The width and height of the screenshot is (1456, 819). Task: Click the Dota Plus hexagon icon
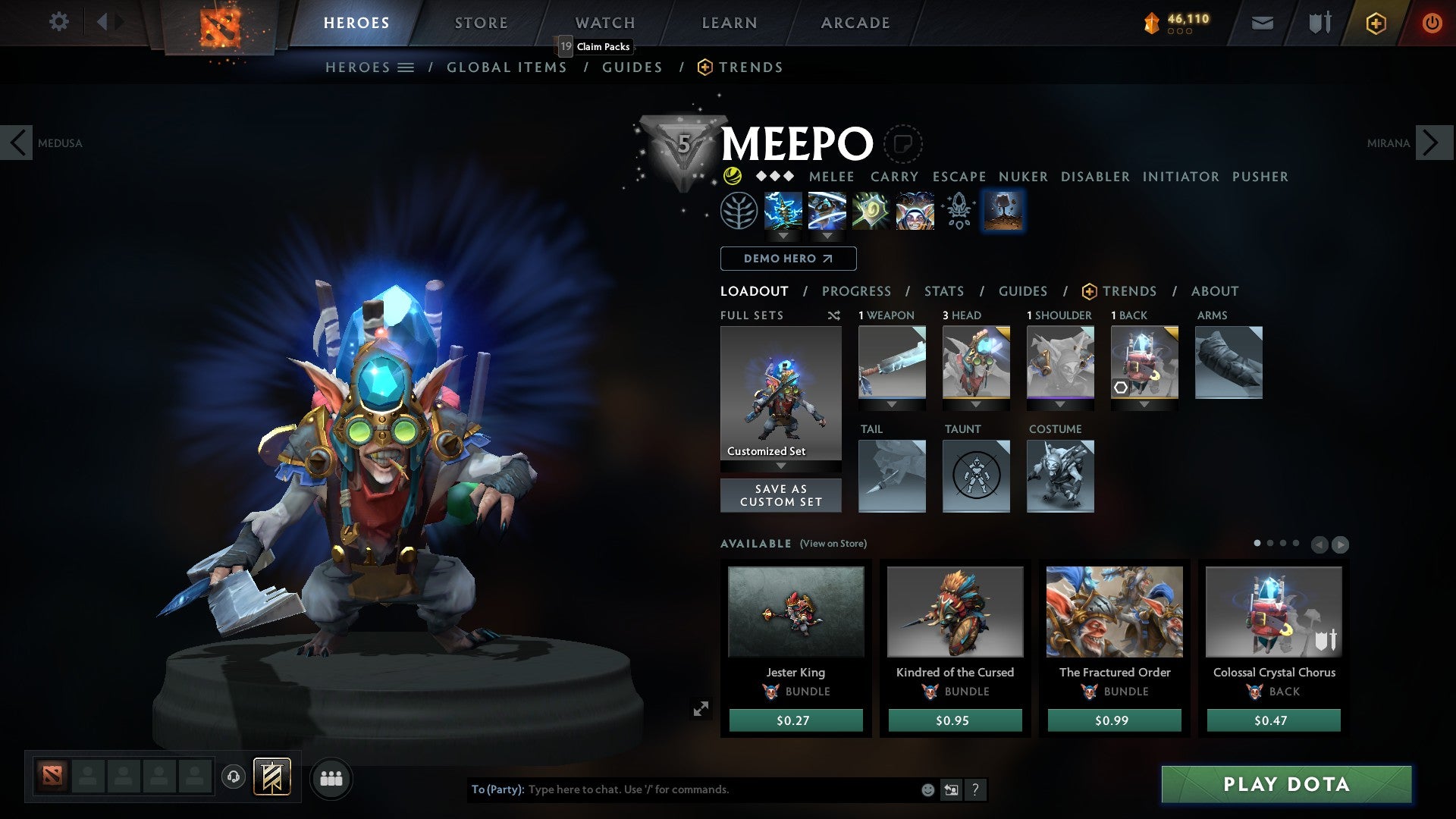click(x=1376, y=23)
